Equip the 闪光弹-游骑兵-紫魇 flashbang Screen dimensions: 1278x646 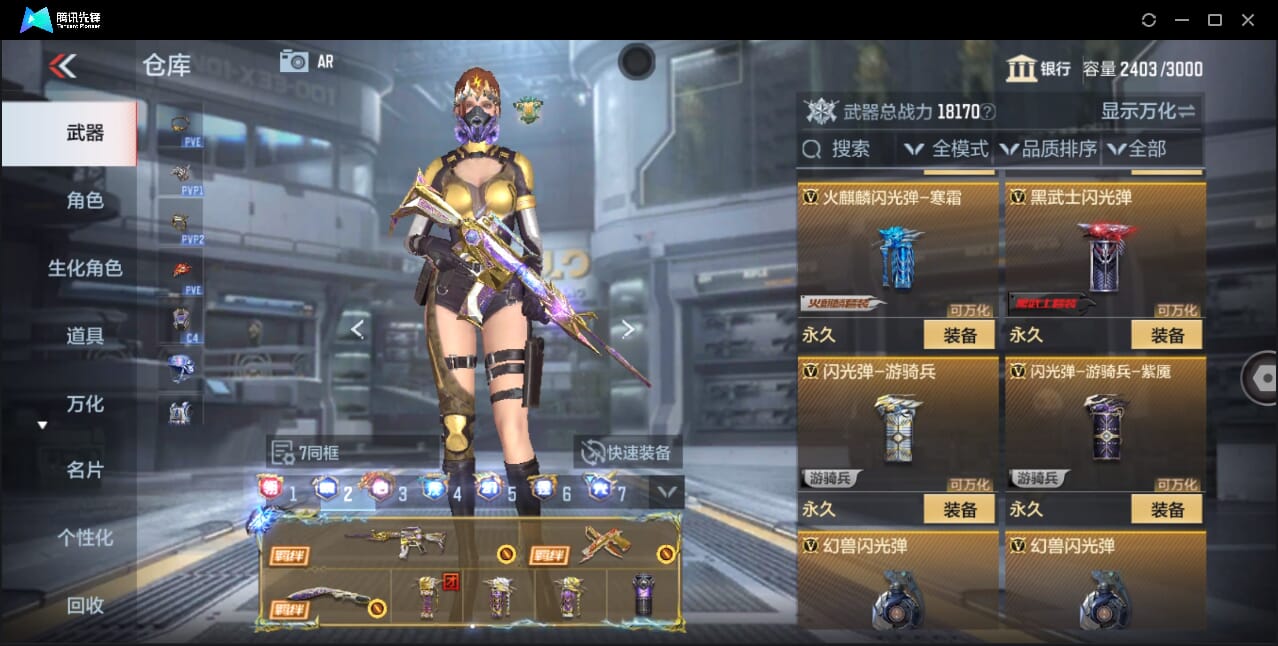pyautogui.click(x=1167, y=509)
